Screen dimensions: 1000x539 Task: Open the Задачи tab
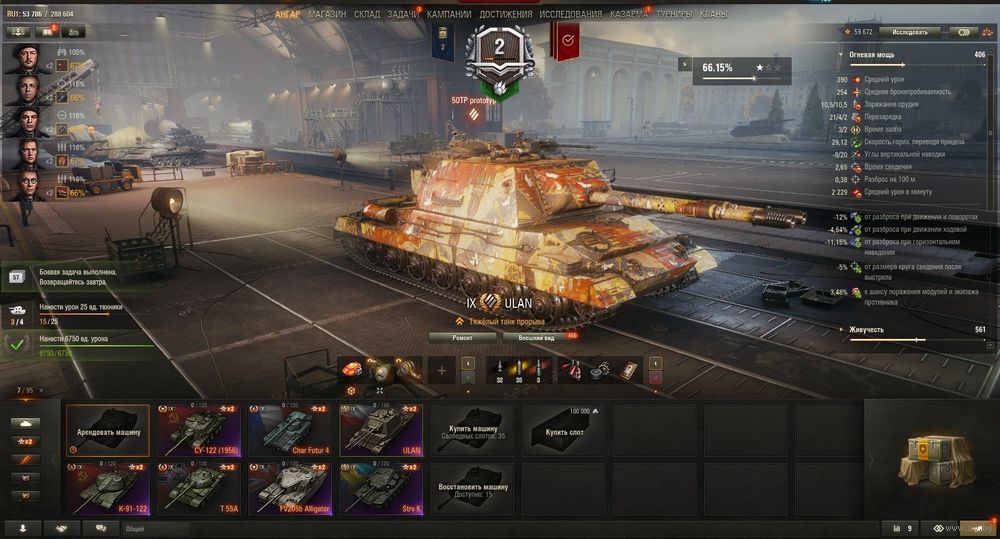[402, 15]
